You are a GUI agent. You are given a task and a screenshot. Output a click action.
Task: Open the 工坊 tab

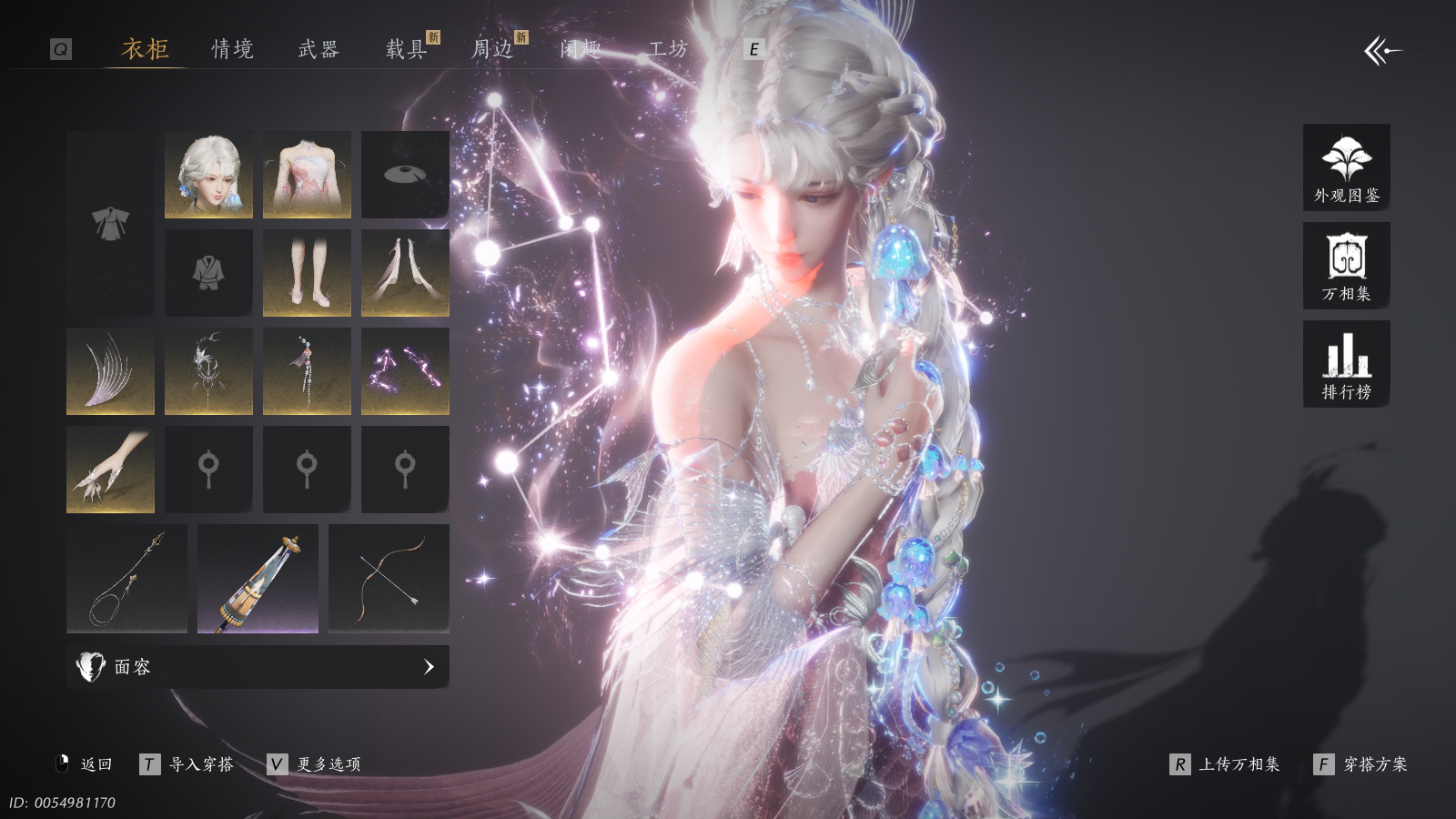pos(668,49)
